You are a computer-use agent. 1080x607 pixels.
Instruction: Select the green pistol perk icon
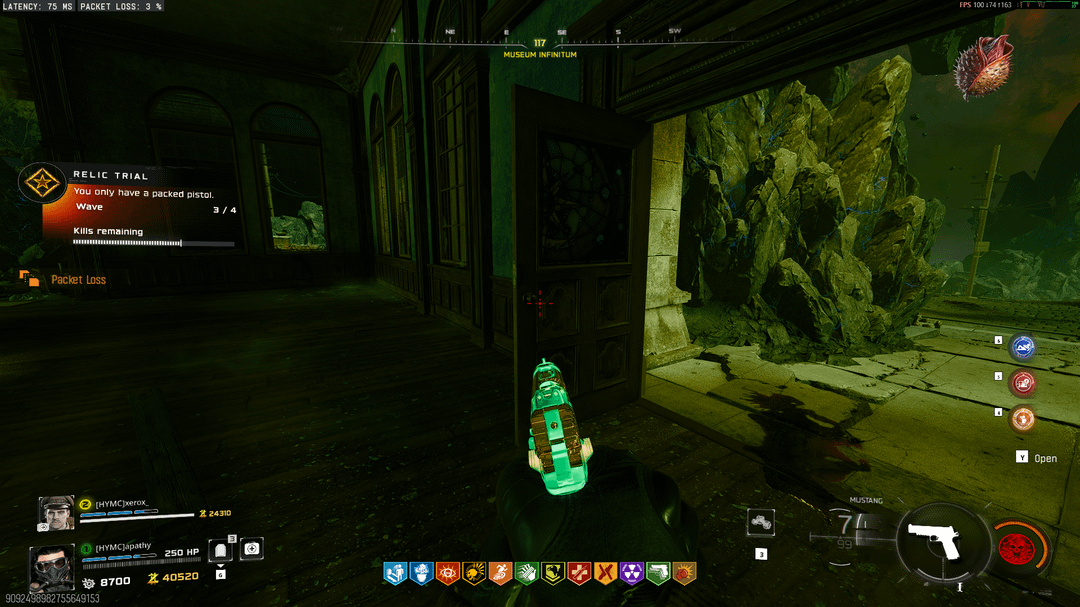point(658,573)
